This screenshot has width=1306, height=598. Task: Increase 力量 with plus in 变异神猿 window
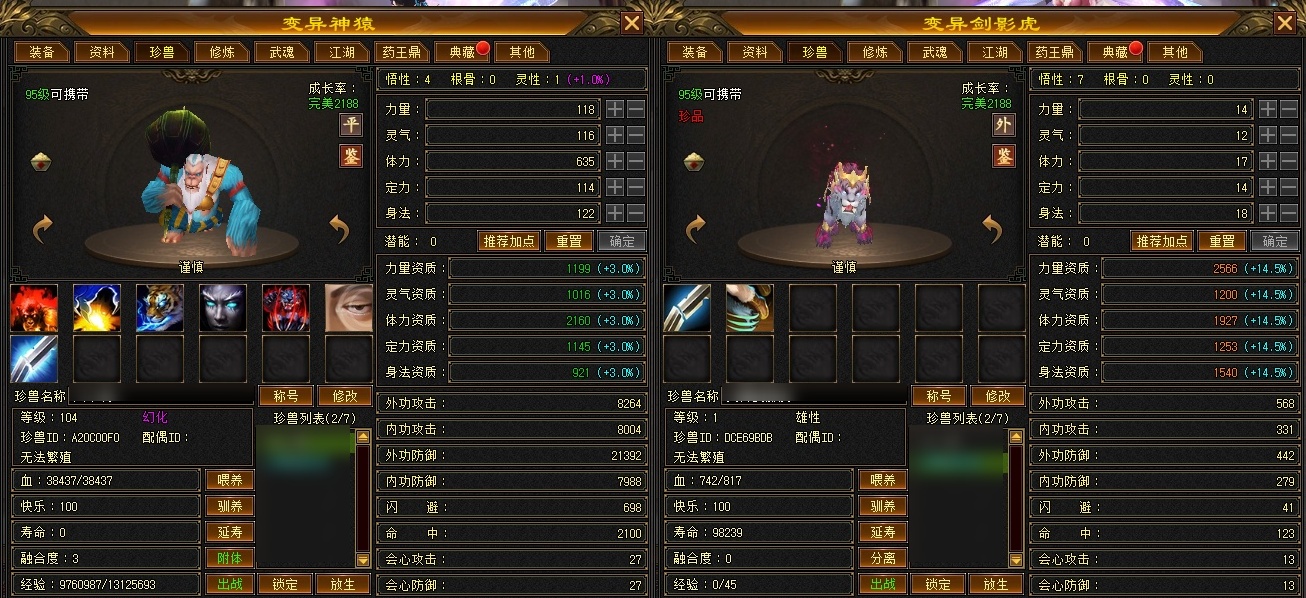click(614, 109)
